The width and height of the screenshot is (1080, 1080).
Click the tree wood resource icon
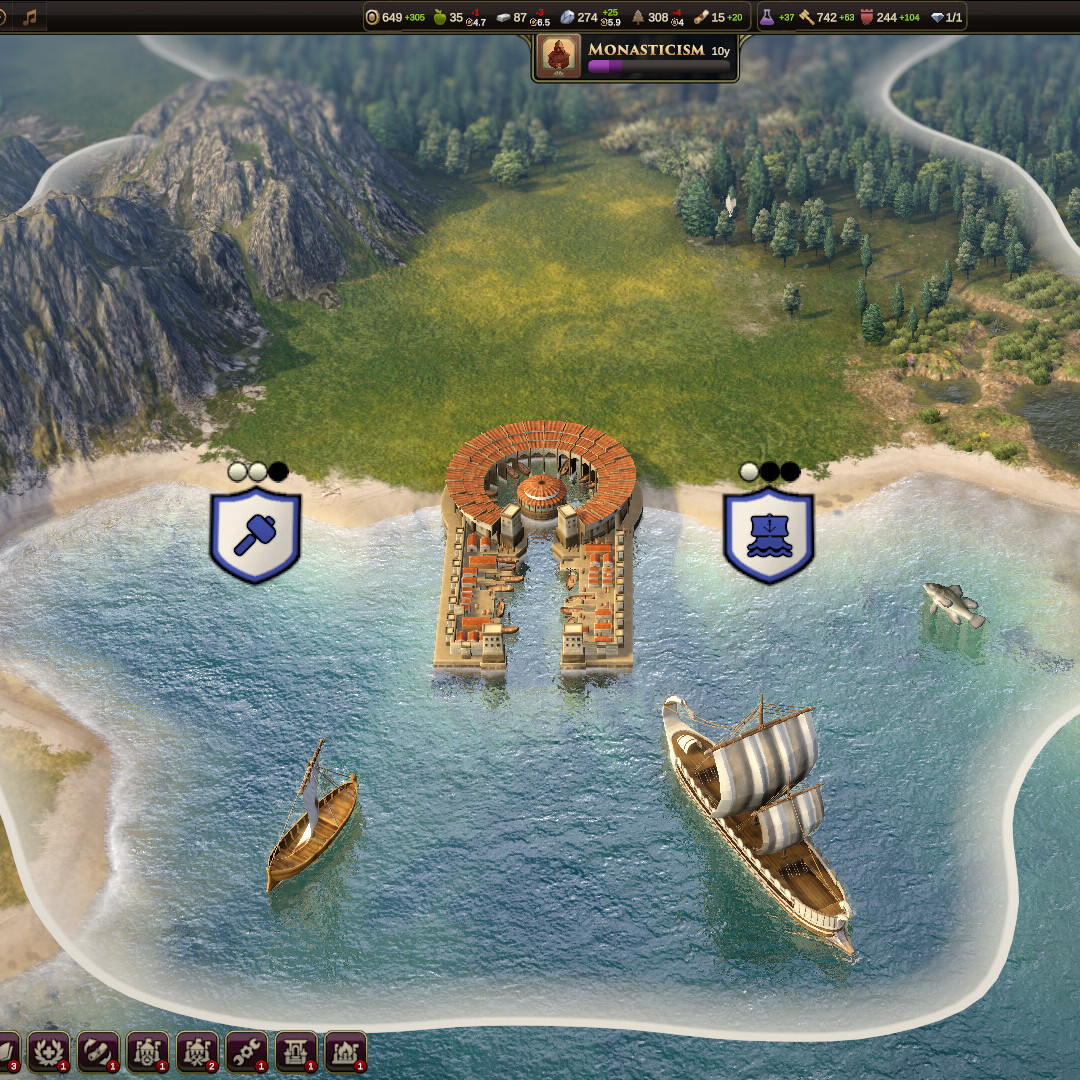[637, 17]
